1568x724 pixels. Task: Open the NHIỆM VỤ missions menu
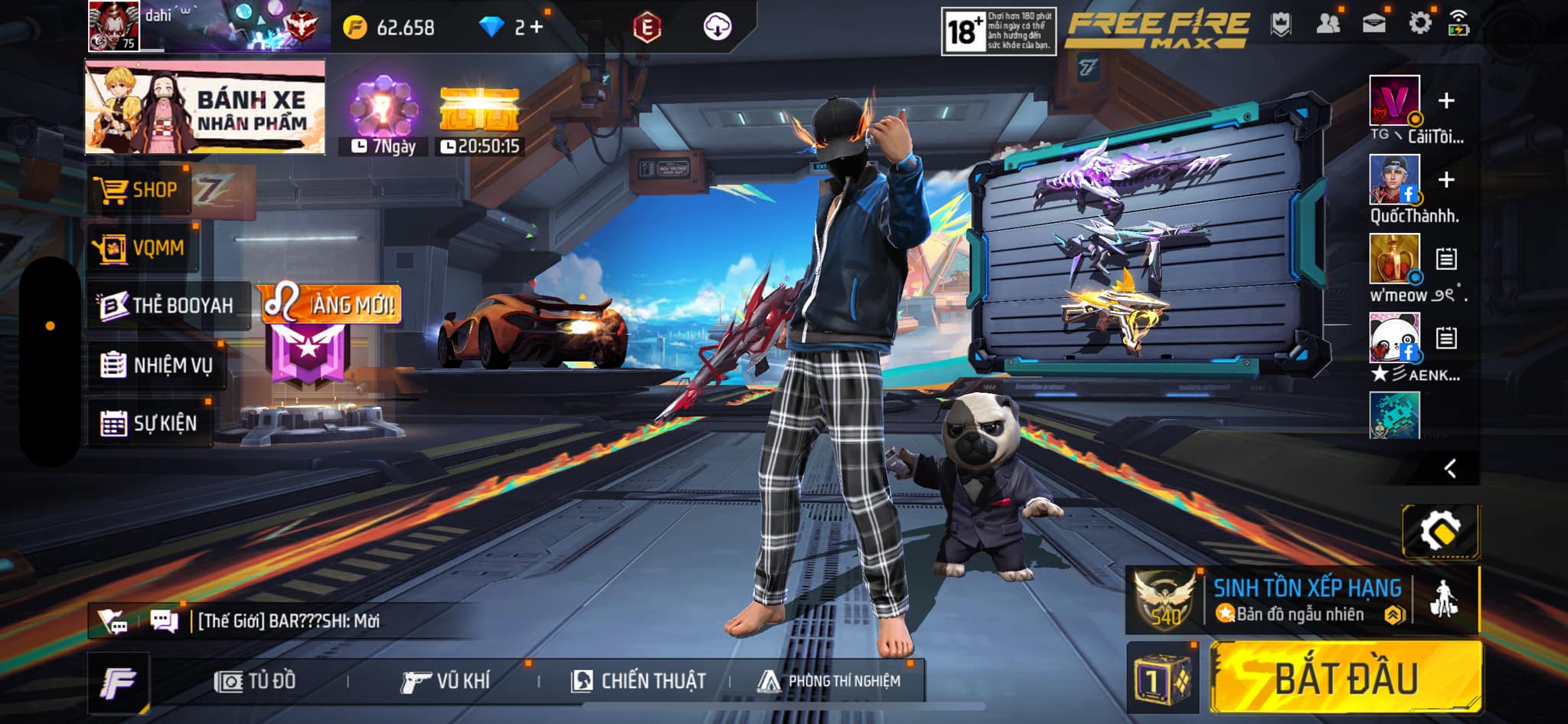(x=157, y=365)
